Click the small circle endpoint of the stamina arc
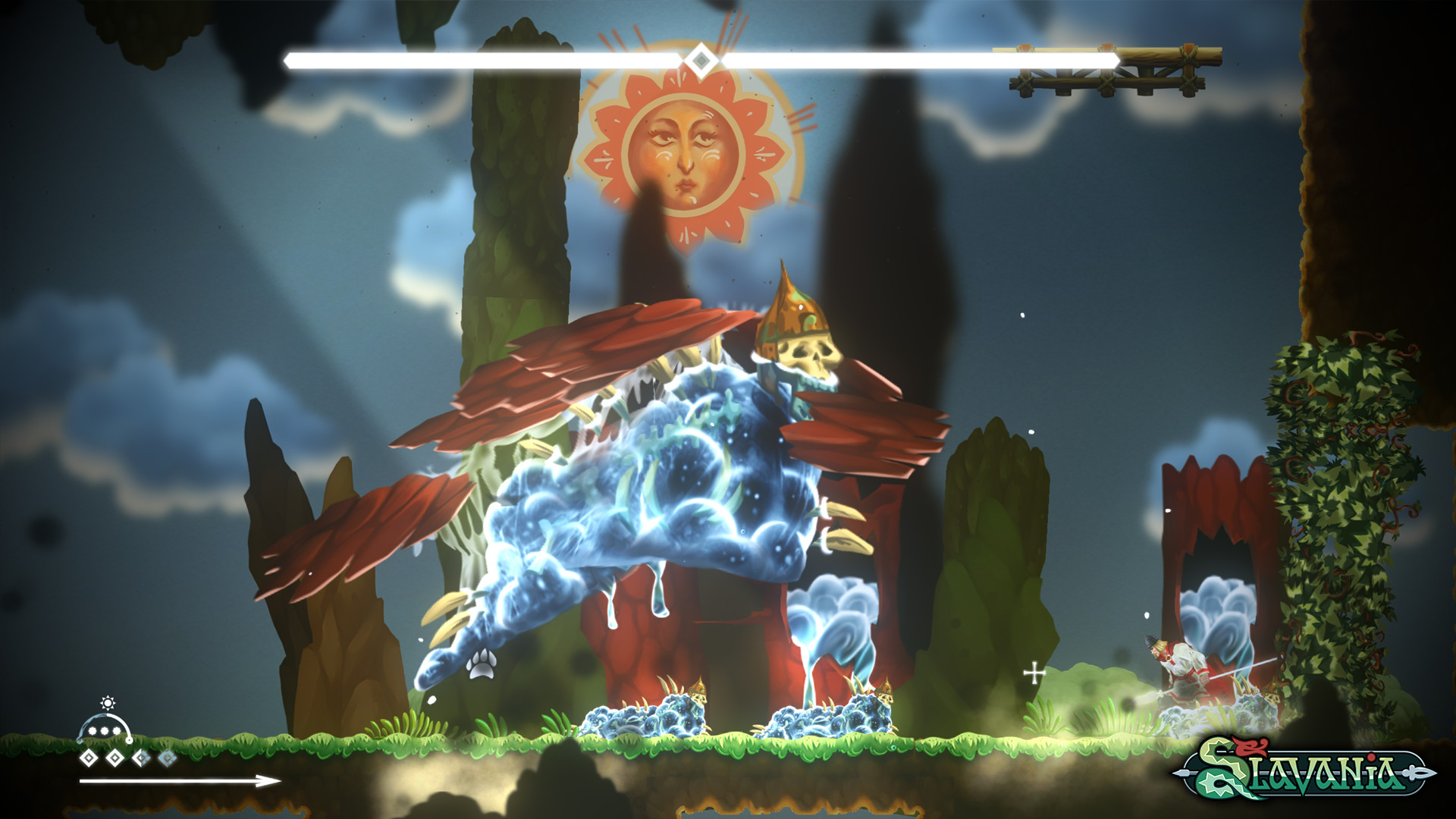 click(129, 741)
